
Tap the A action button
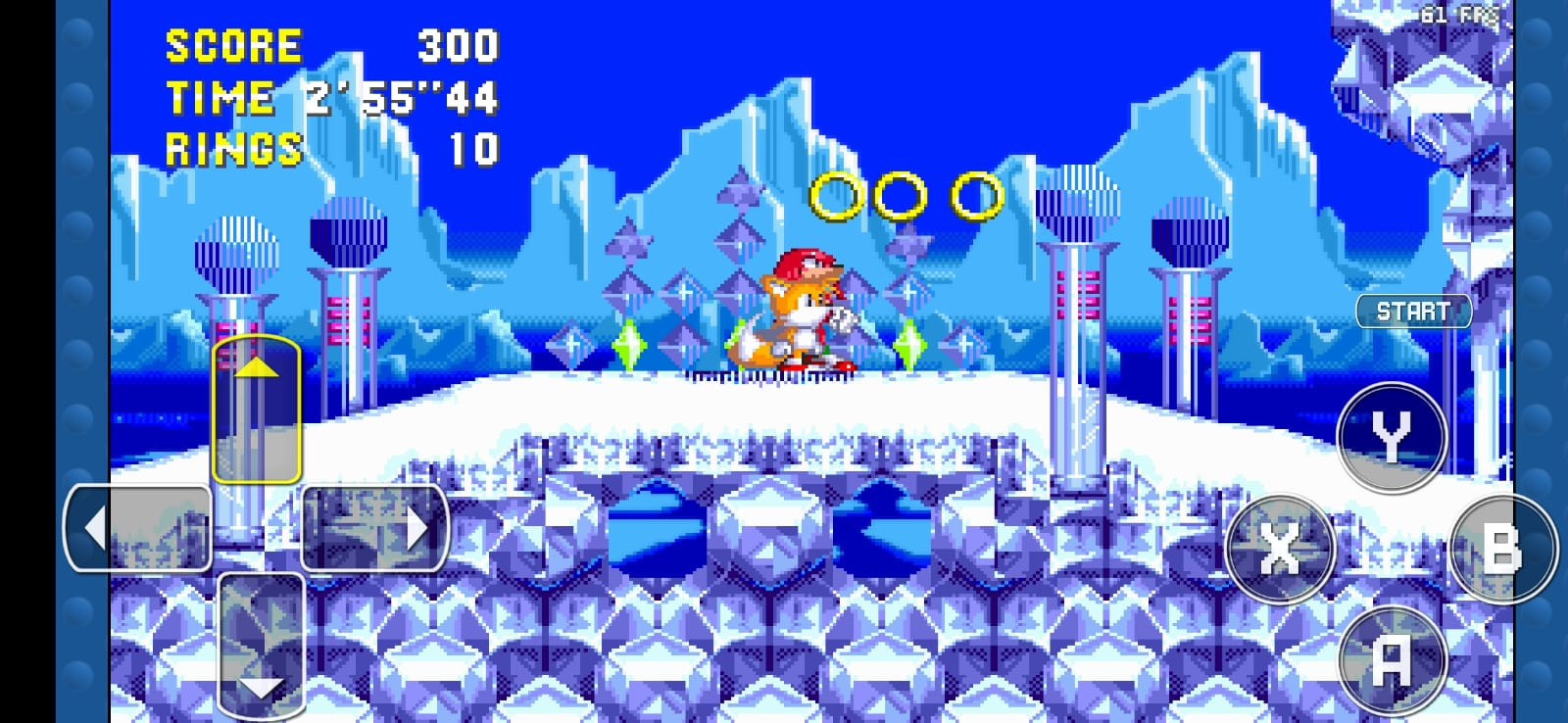point(1391,658)
